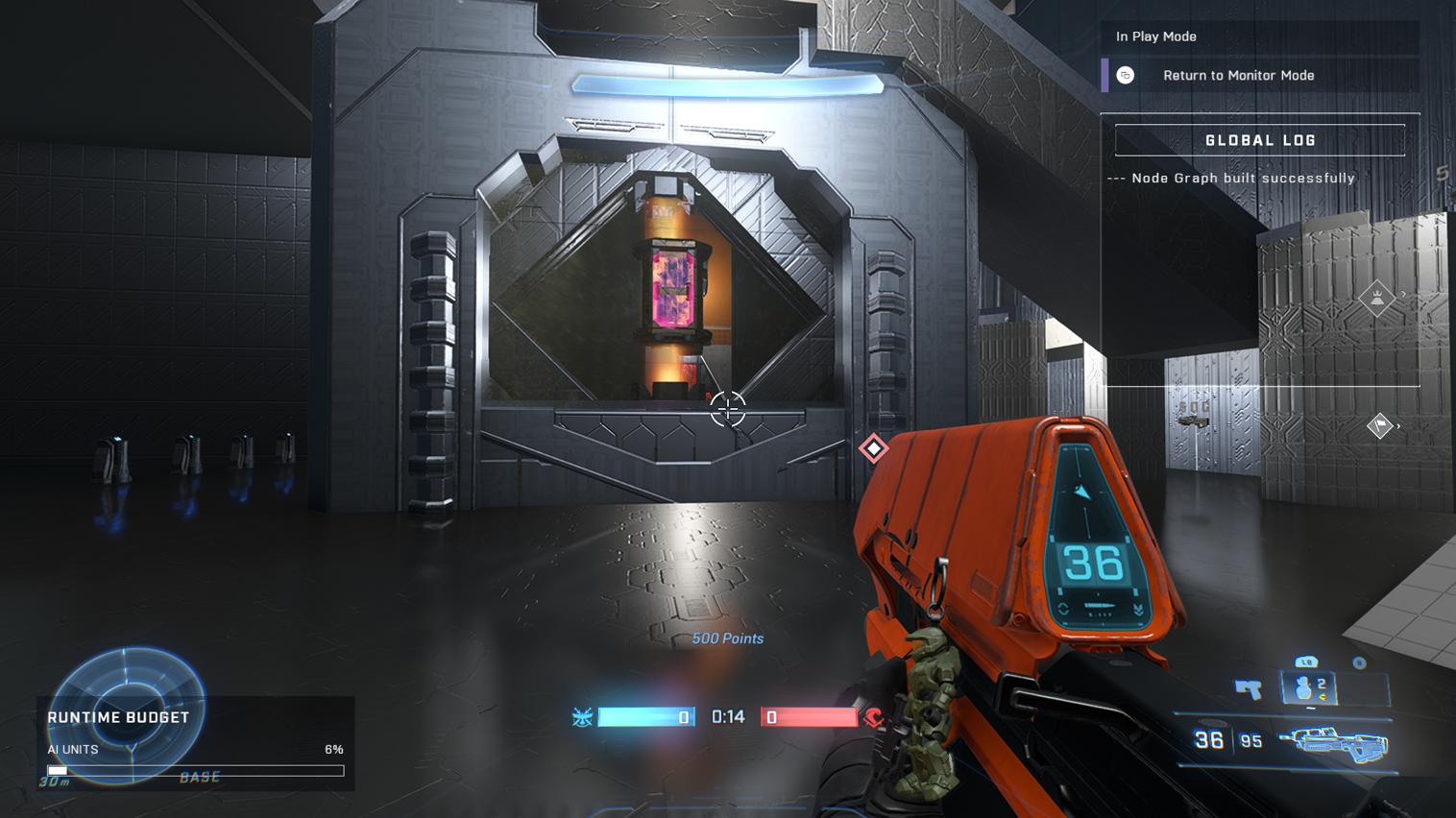Switch to the sidearm pistol icon
This screenshot has height=818, width=1456.
click(1248, 688)
